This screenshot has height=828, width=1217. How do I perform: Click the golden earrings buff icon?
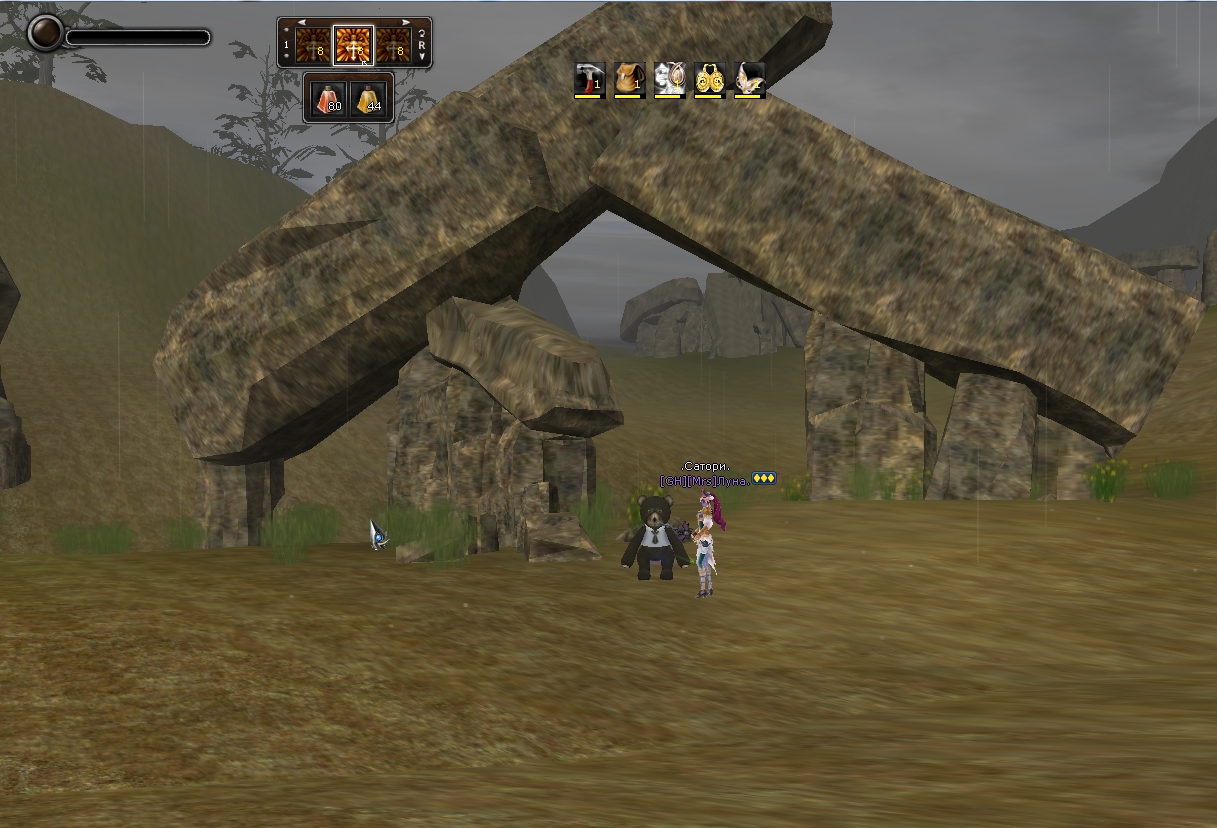tap(709, 79)
